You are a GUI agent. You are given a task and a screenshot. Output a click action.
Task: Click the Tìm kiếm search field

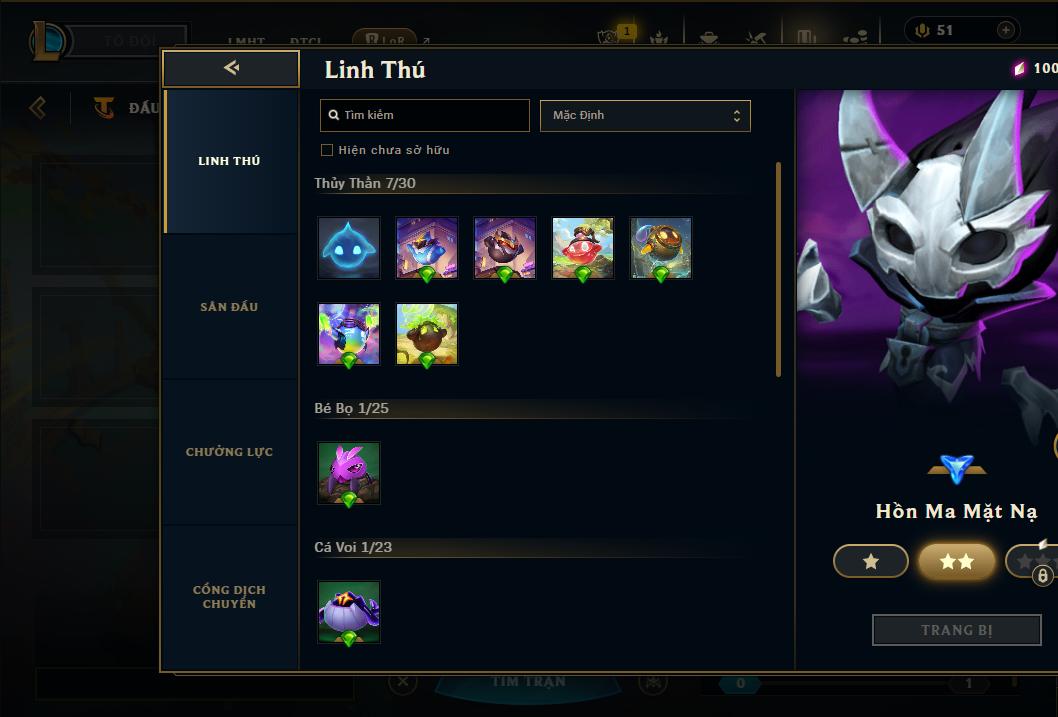425,115
